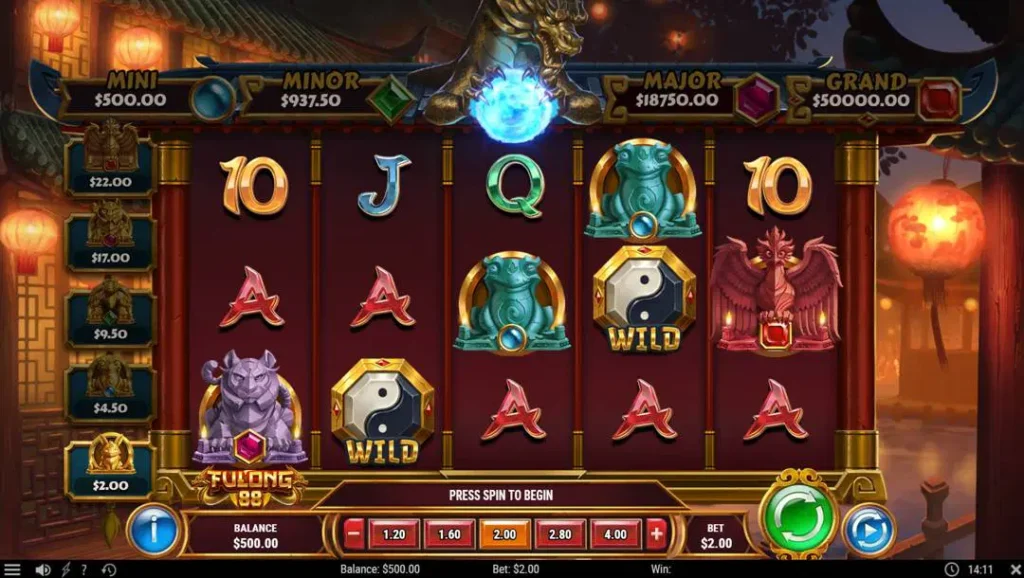
Task: Open the hamburger menu in the bottom bar
Action: click(x=12, y=570)
